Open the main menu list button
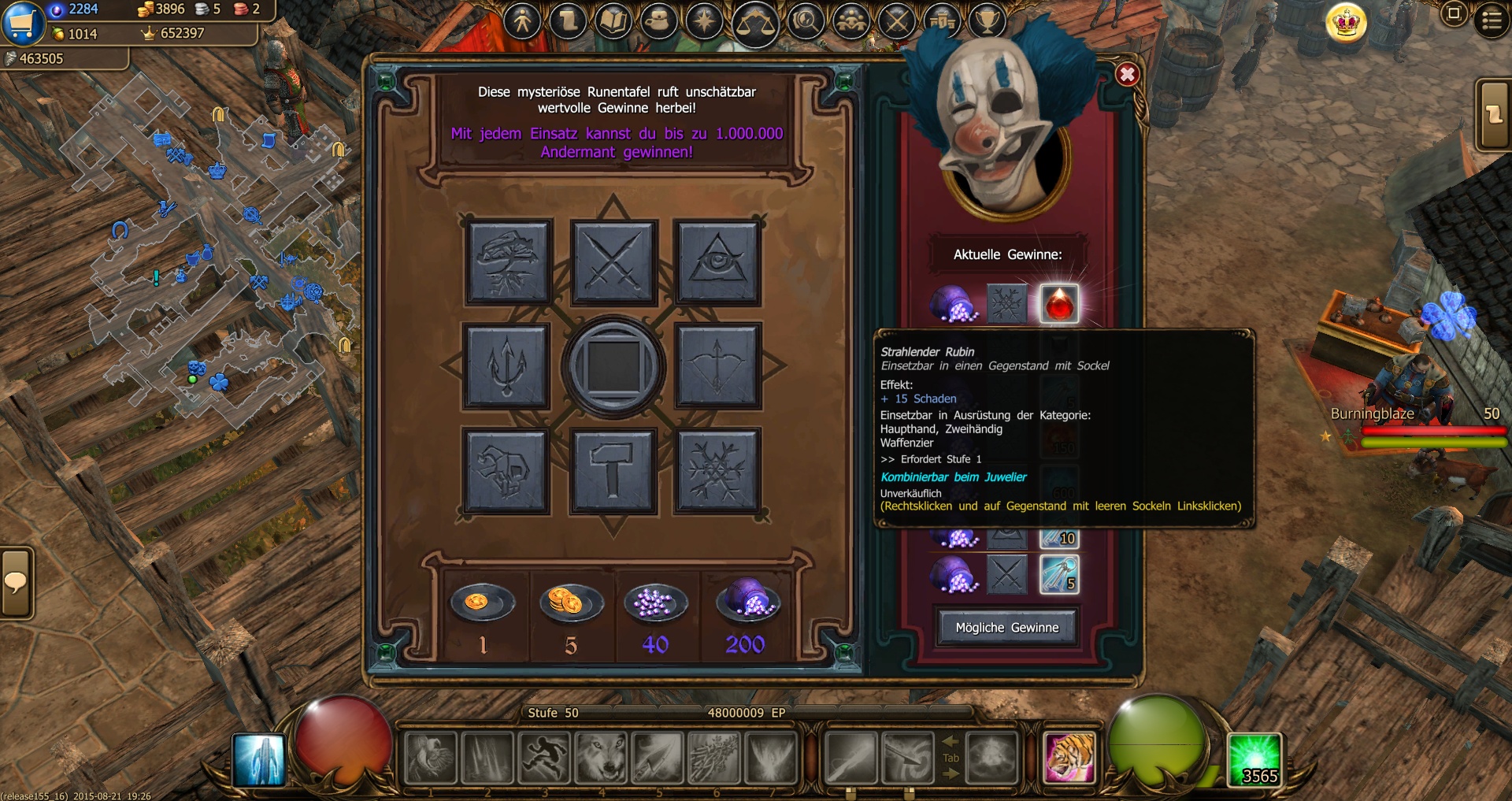The height and width of the screenshot is (801, 1512). tap(1491, 20)
